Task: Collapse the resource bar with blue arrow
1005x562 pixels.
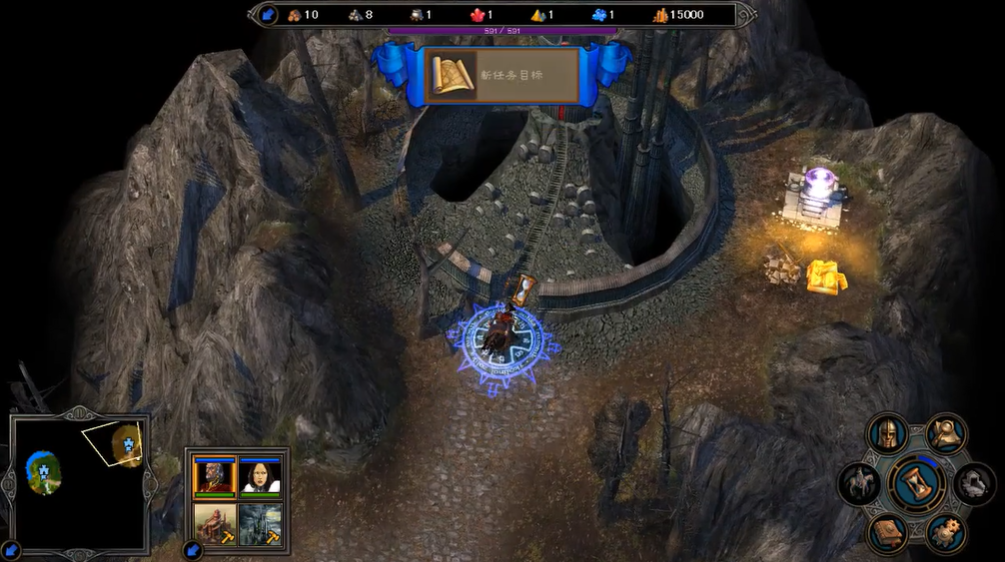Action: pos(268,15)
